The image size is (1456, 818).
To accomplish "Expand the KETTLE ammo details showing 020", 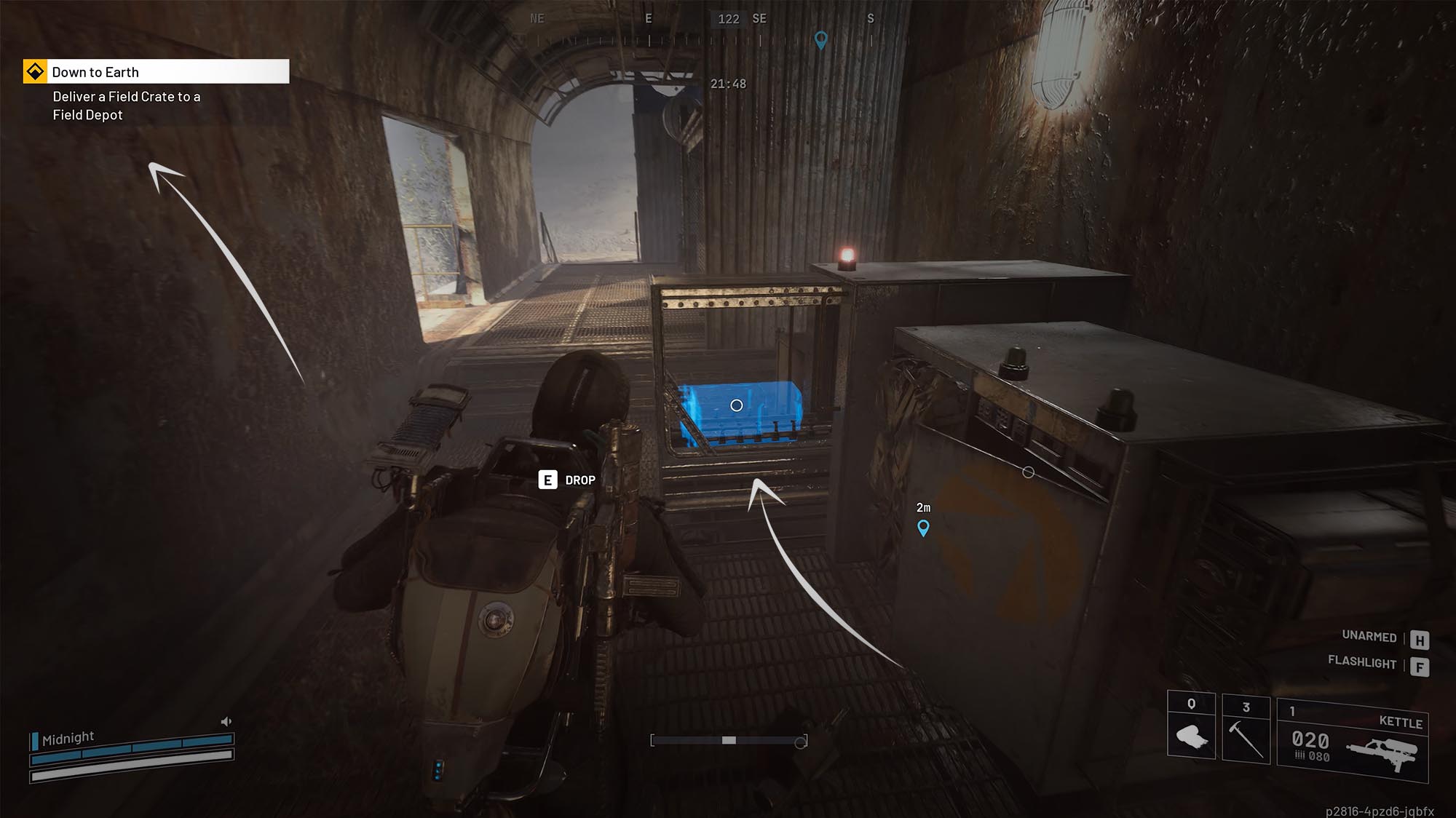I will 1310,742.
